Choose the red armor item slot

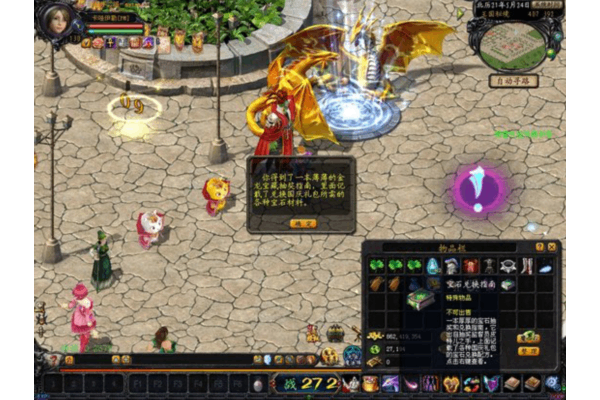[x=471, y=266]
